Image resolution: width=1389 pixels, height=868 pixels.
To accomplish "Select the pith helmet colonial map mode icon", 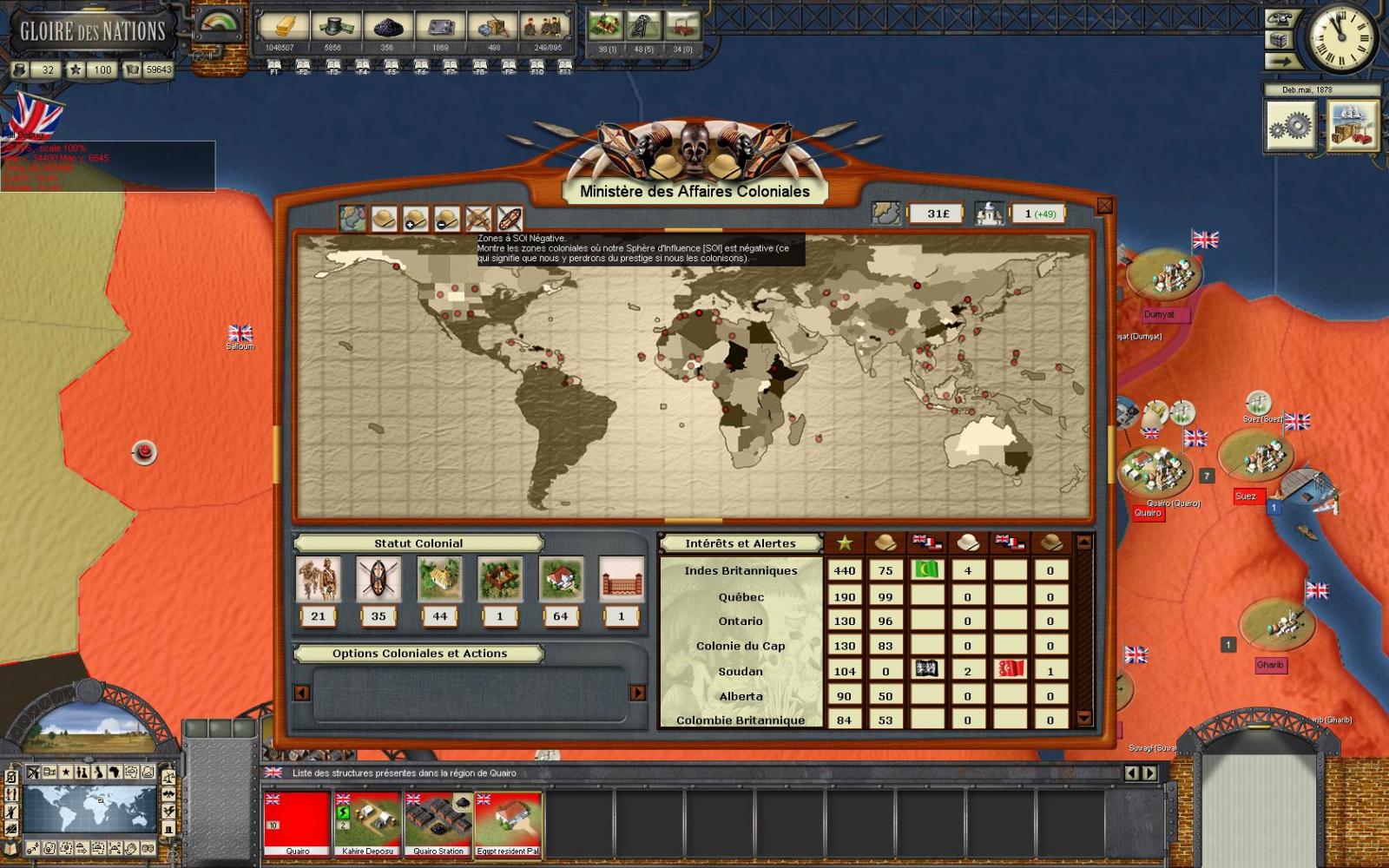I will [384, 218].
